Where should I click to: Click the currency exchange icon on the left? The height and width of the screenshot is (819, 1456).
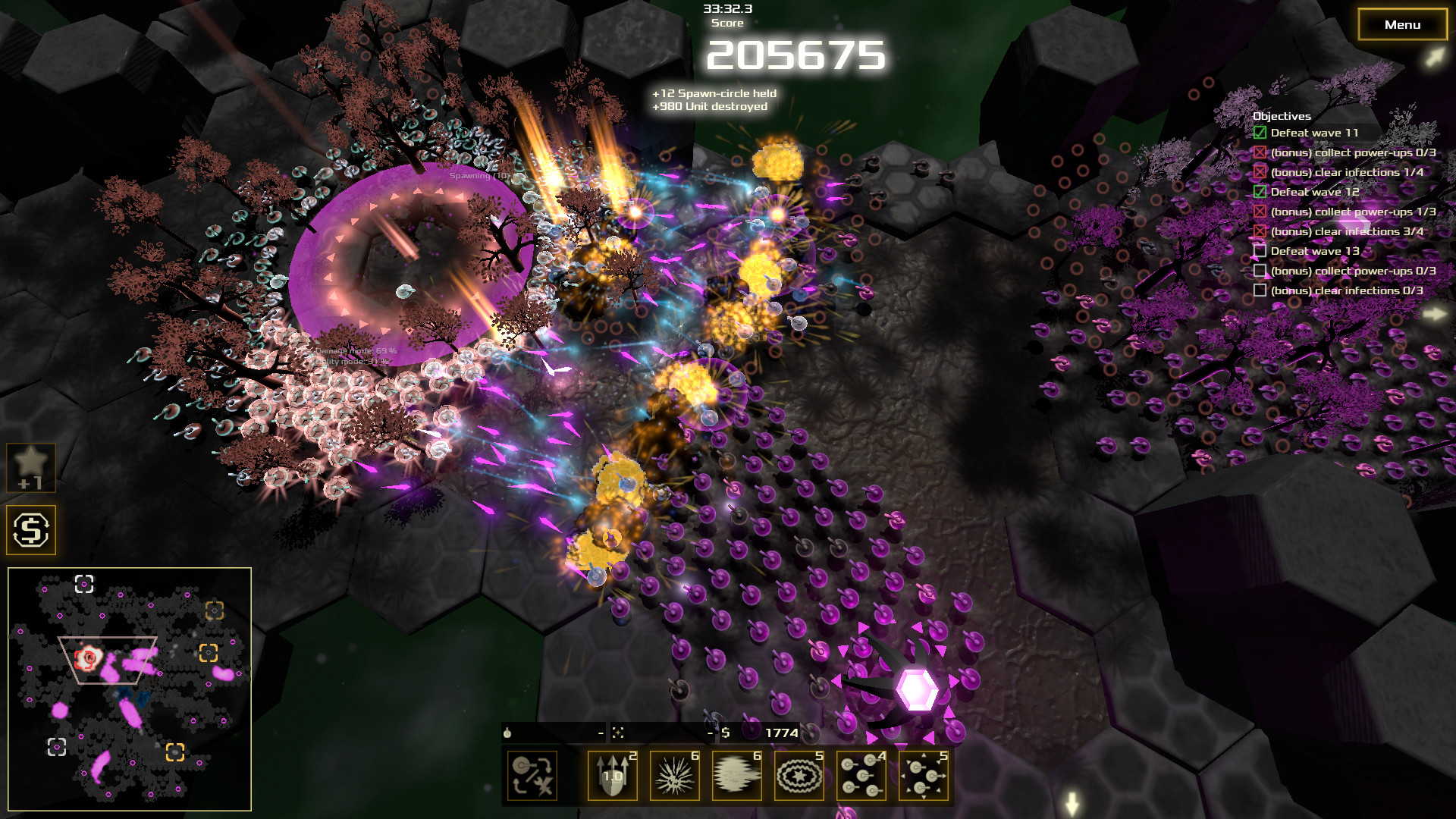pos(31,529)
